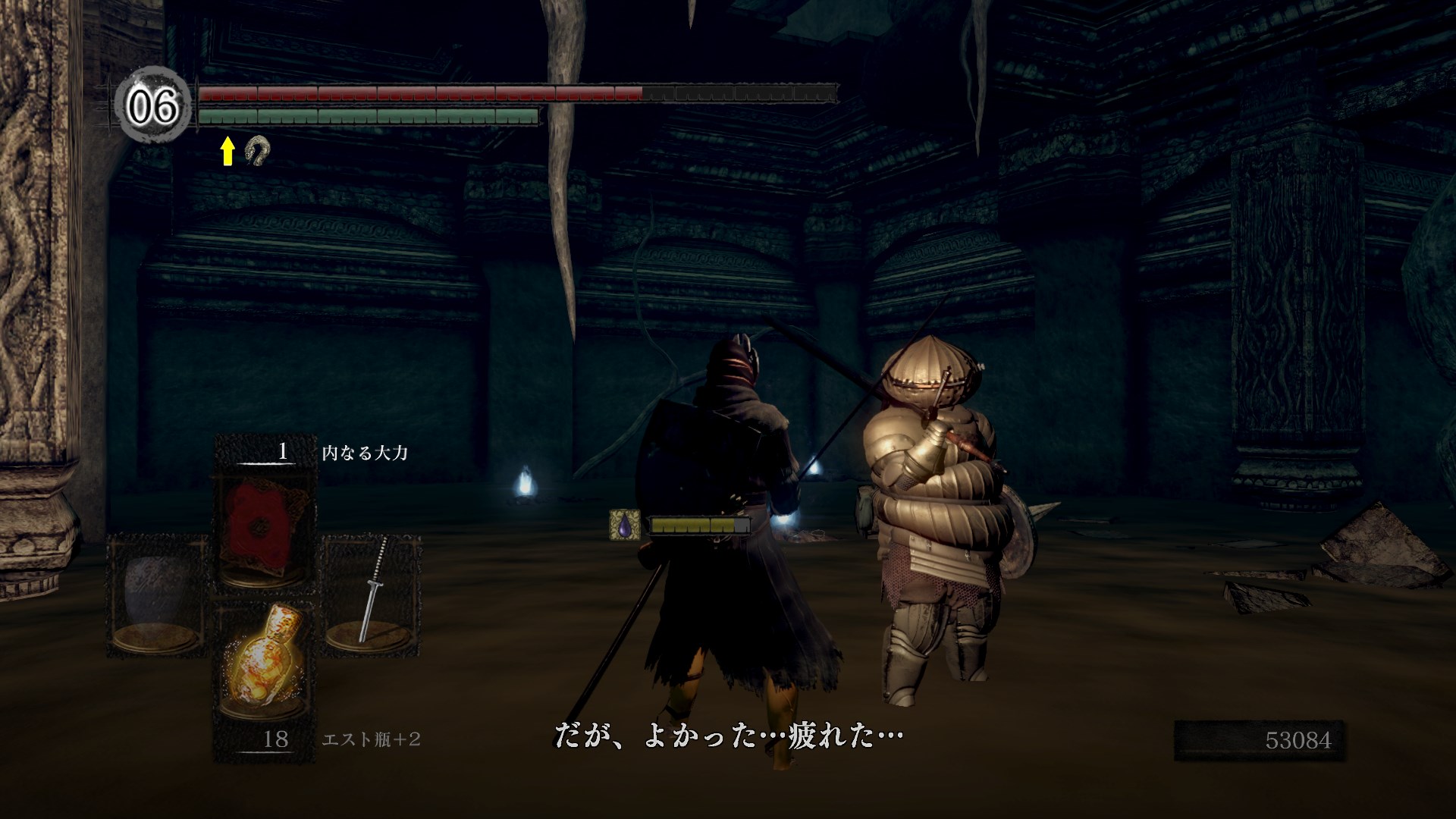Click the yellow up-arrow buff icon

point(227,150)
